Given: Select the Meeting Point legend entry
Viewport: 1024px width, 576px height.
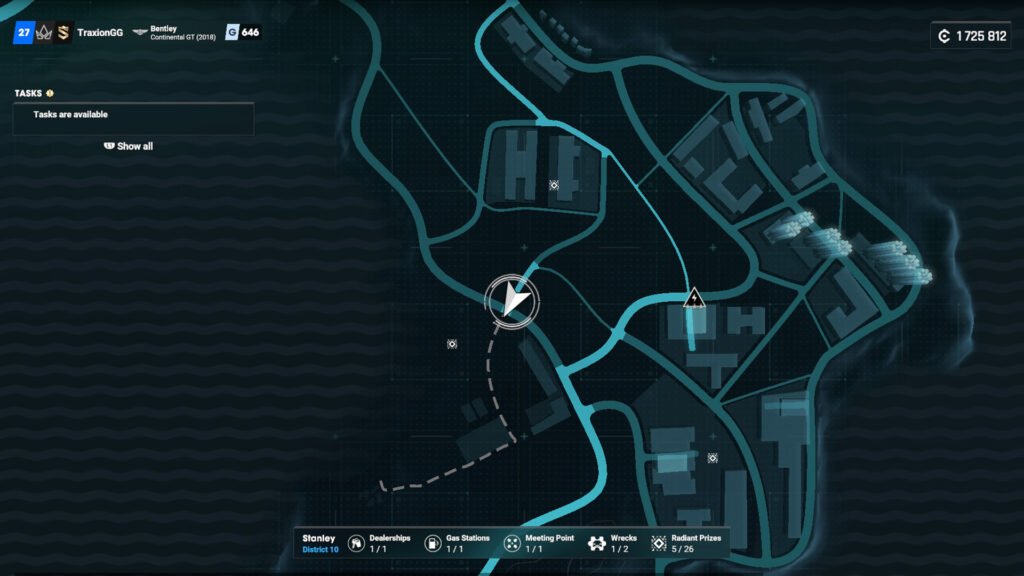Looking at the screenshot, I should tap(538, 543).
